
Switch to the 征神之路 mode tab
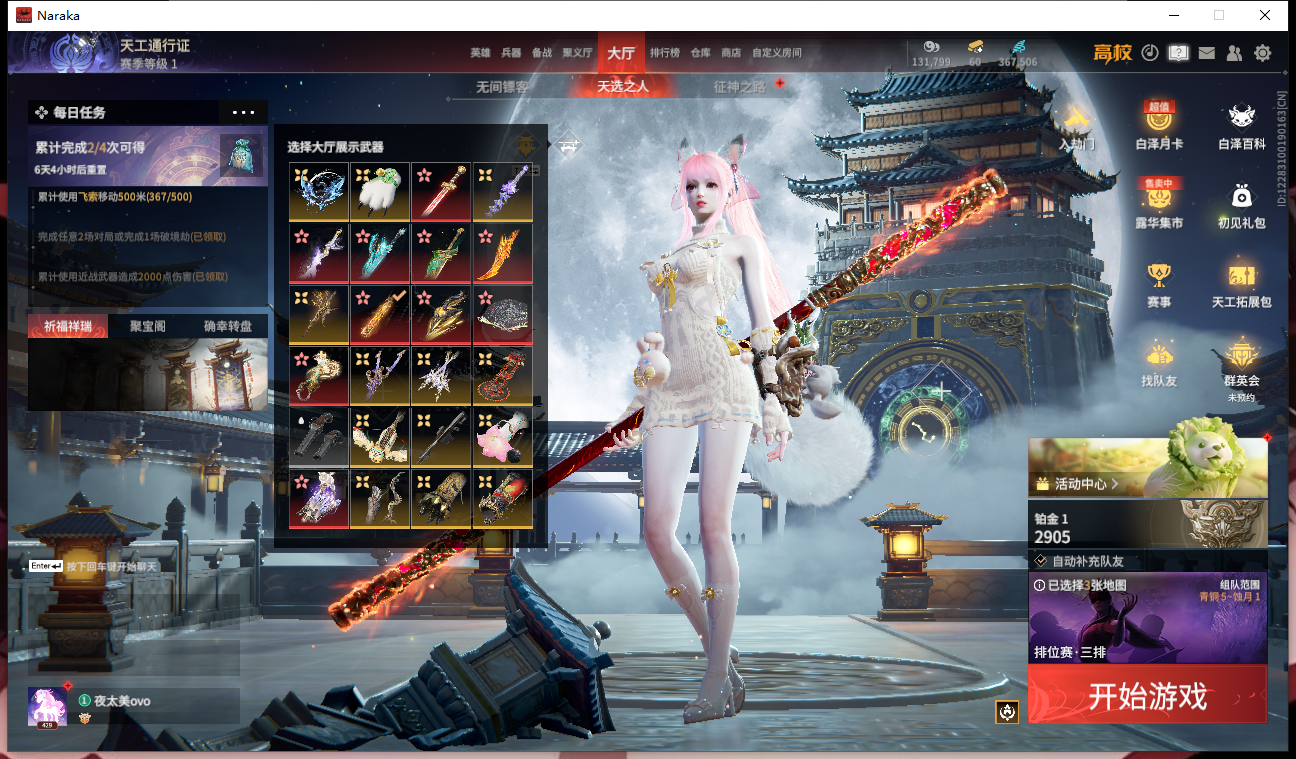tap(739, 87)
